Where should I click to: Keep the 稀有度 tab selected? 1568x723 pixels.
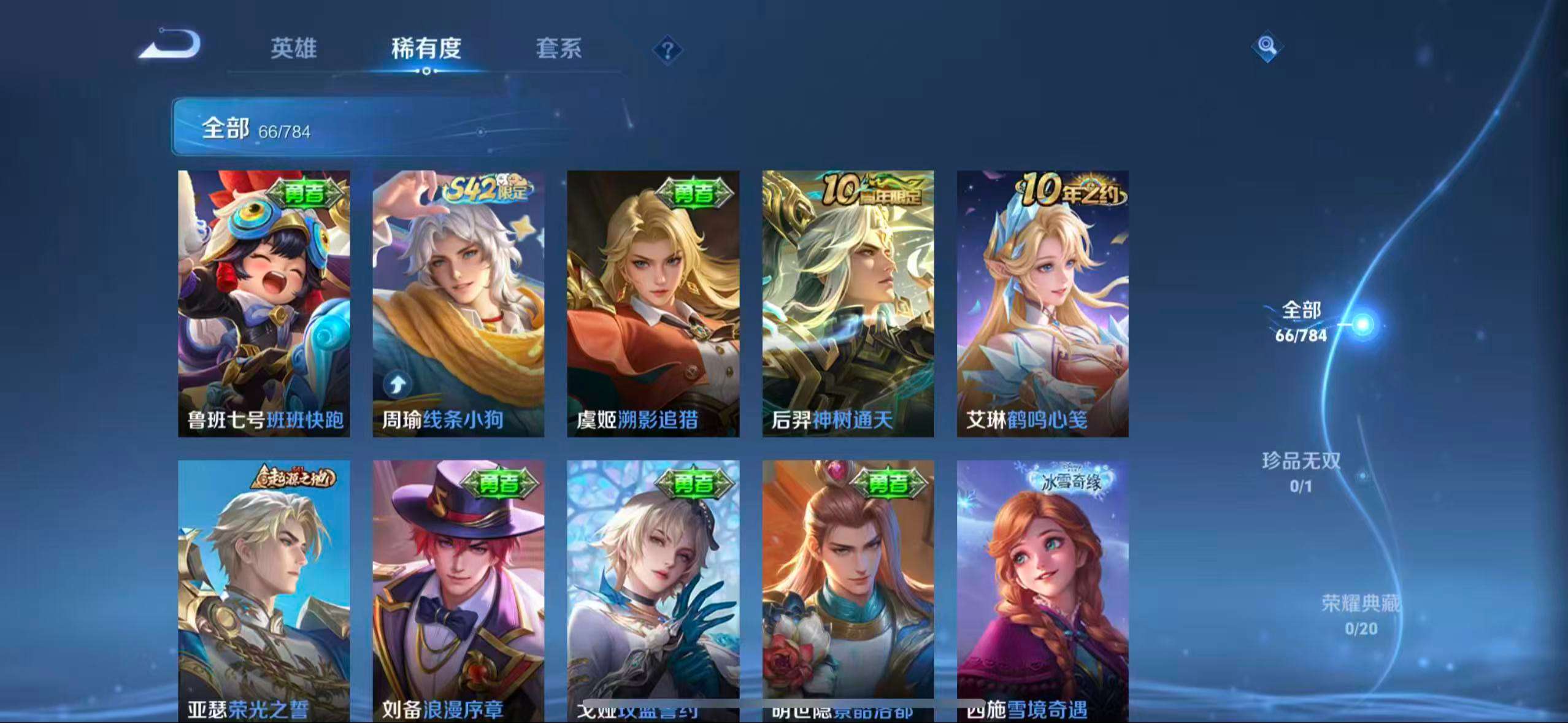427,50
